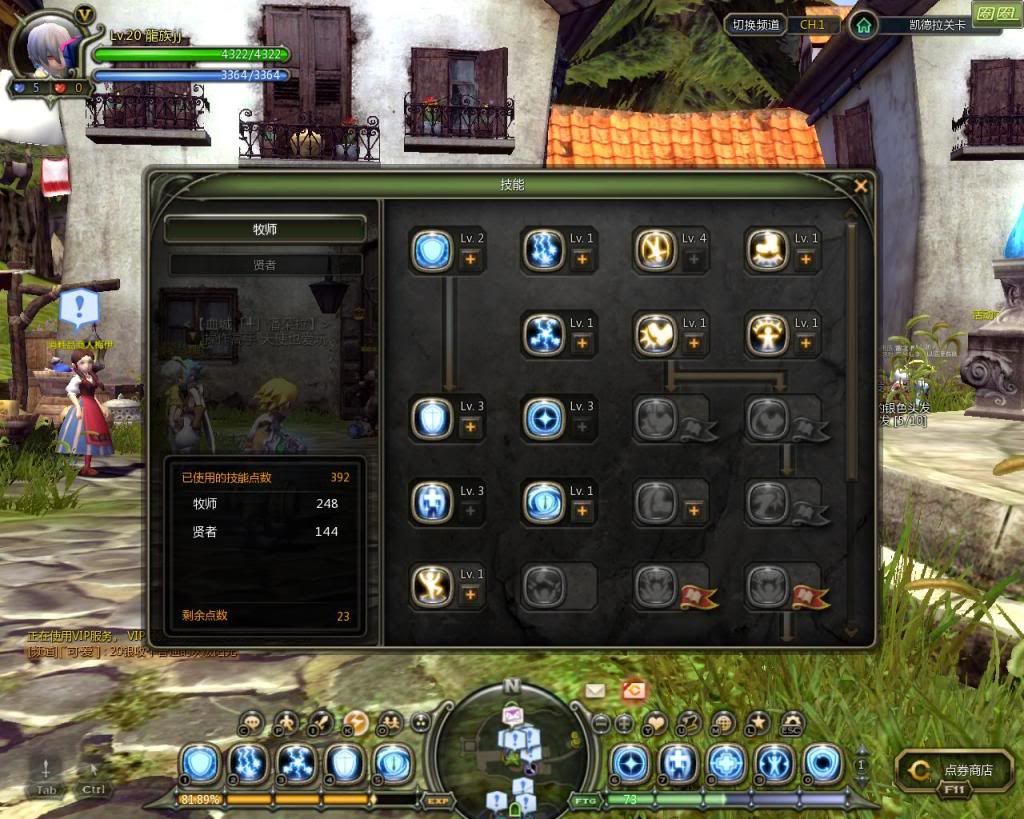Click the 切换频道 channel switch button
Viewport: 1024px width, 819px height.
point(757,25)
